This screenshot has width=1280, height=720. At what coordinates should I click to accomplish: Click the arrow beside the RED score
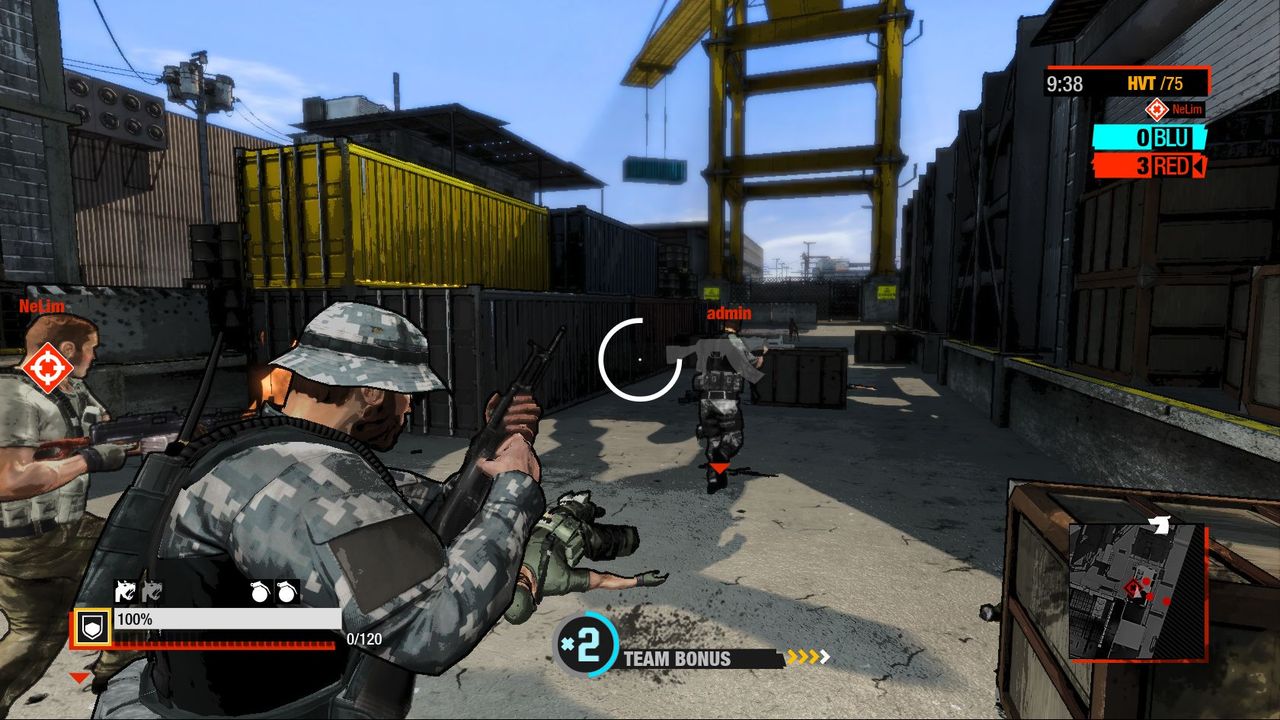coord(1199,166)
